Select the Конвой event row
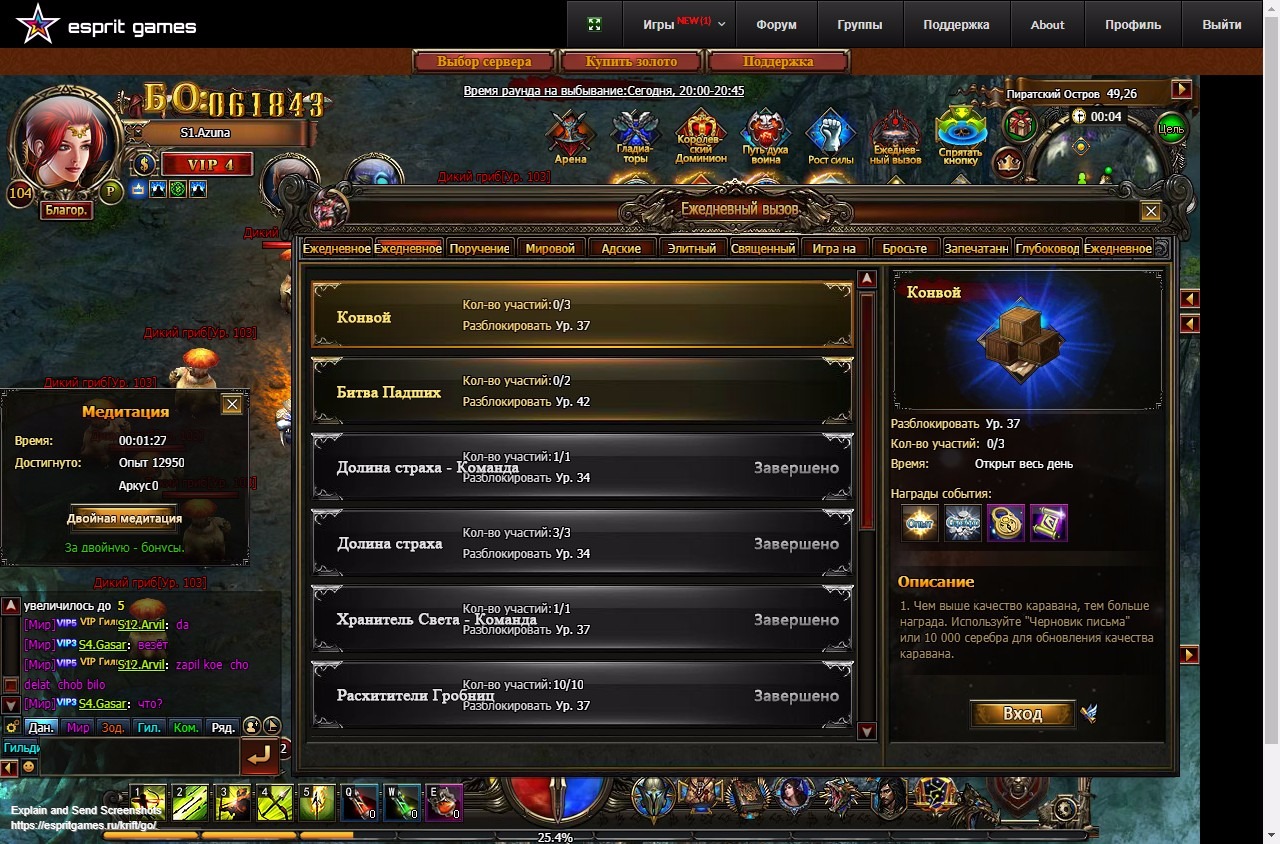The image size is (1280, 844). pyautogui.click(x=582, y=316)
